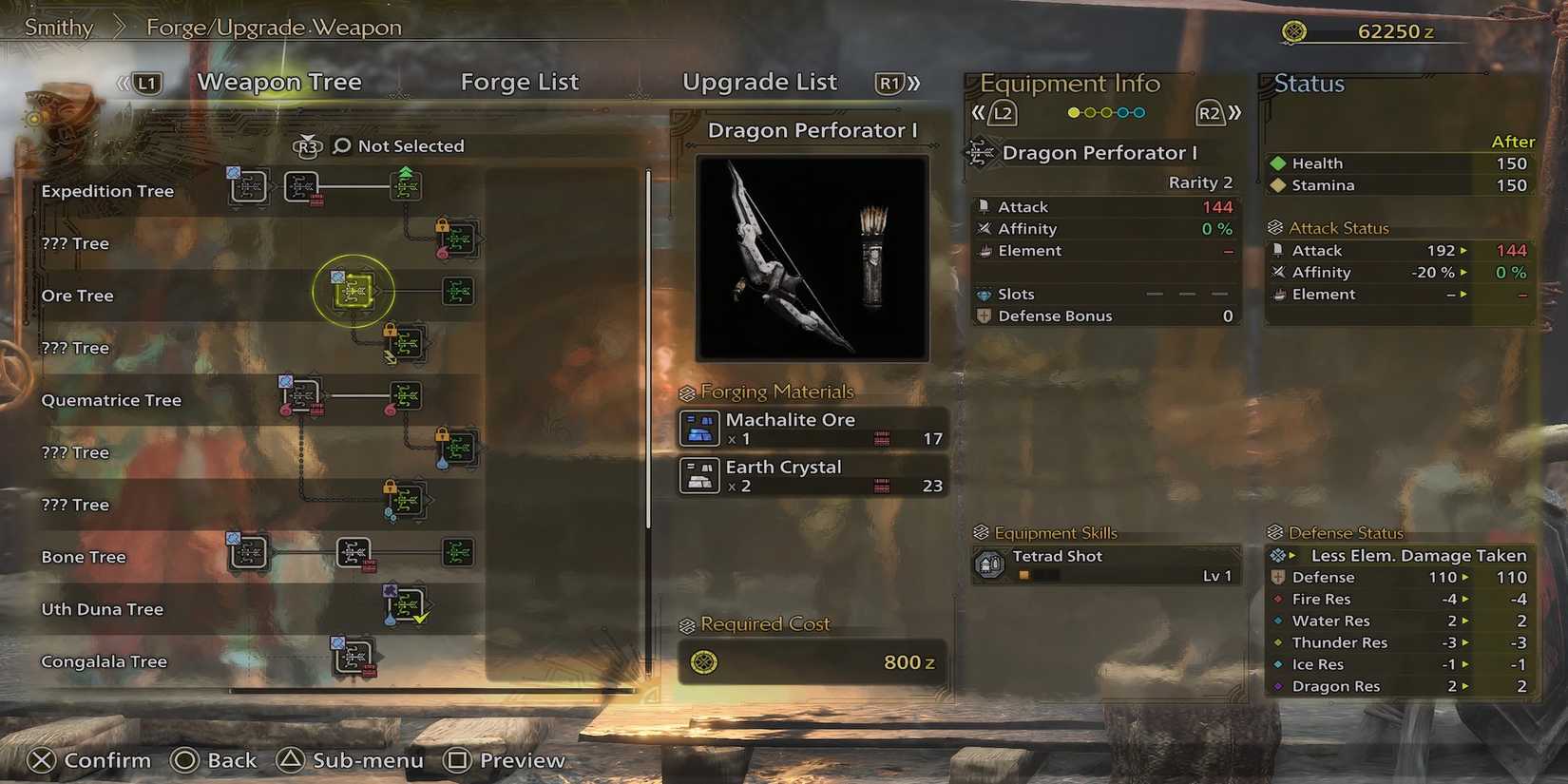Click the first green equipment info page dot
Viewport: 1568px width, 784px height.
click(x=1075, y=112)
